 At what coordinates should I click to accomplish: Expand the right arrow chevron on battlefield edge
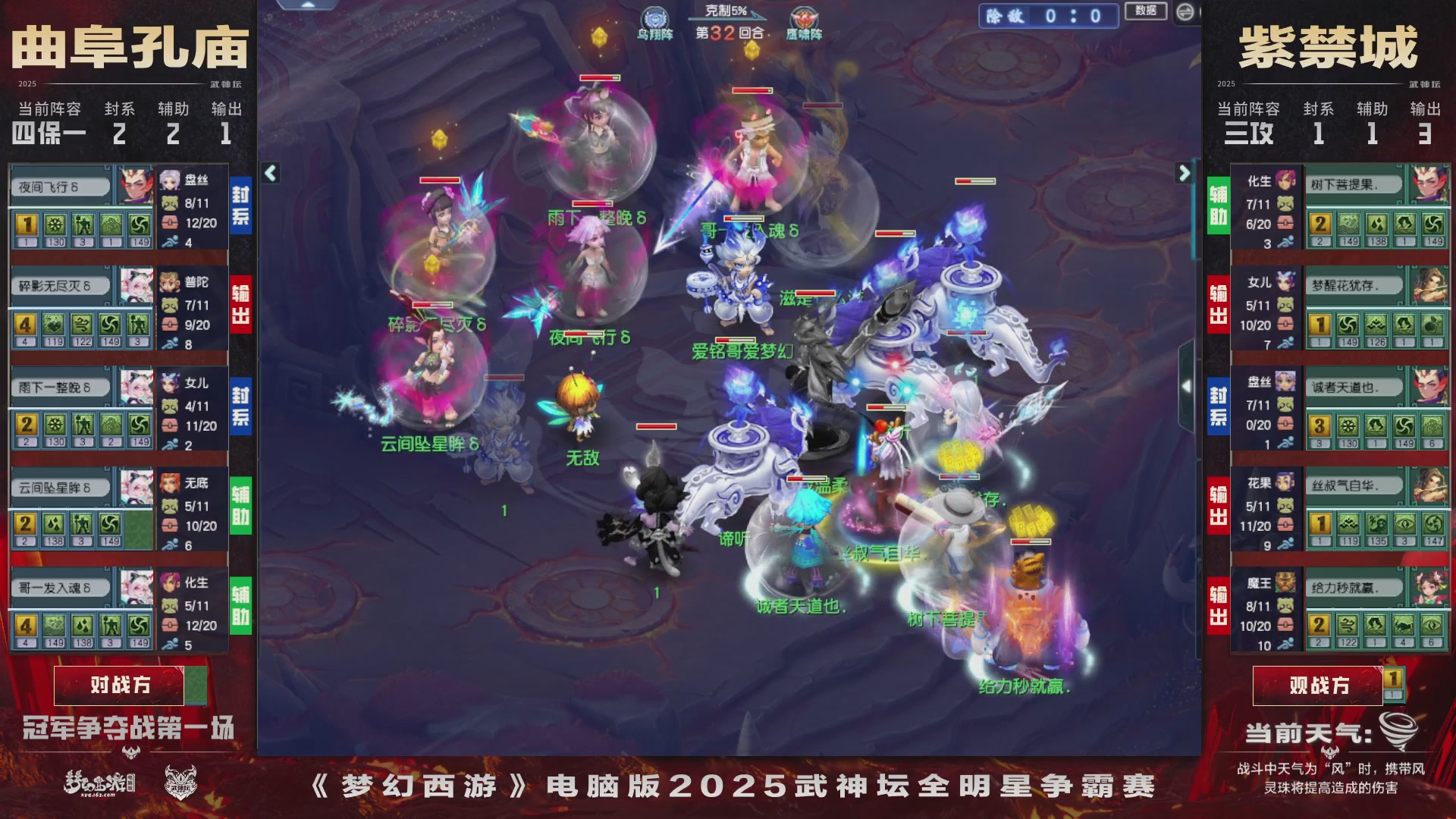pyautogui.click(x=1185, y=172)
